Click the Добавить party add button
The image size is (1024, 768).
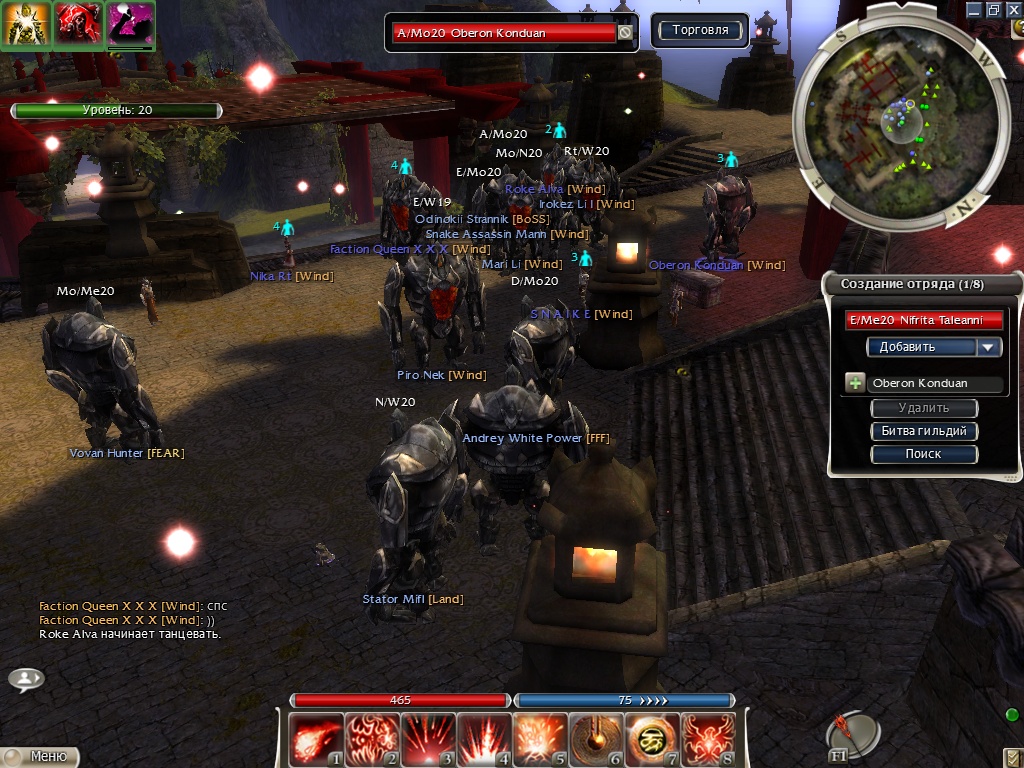920,347
